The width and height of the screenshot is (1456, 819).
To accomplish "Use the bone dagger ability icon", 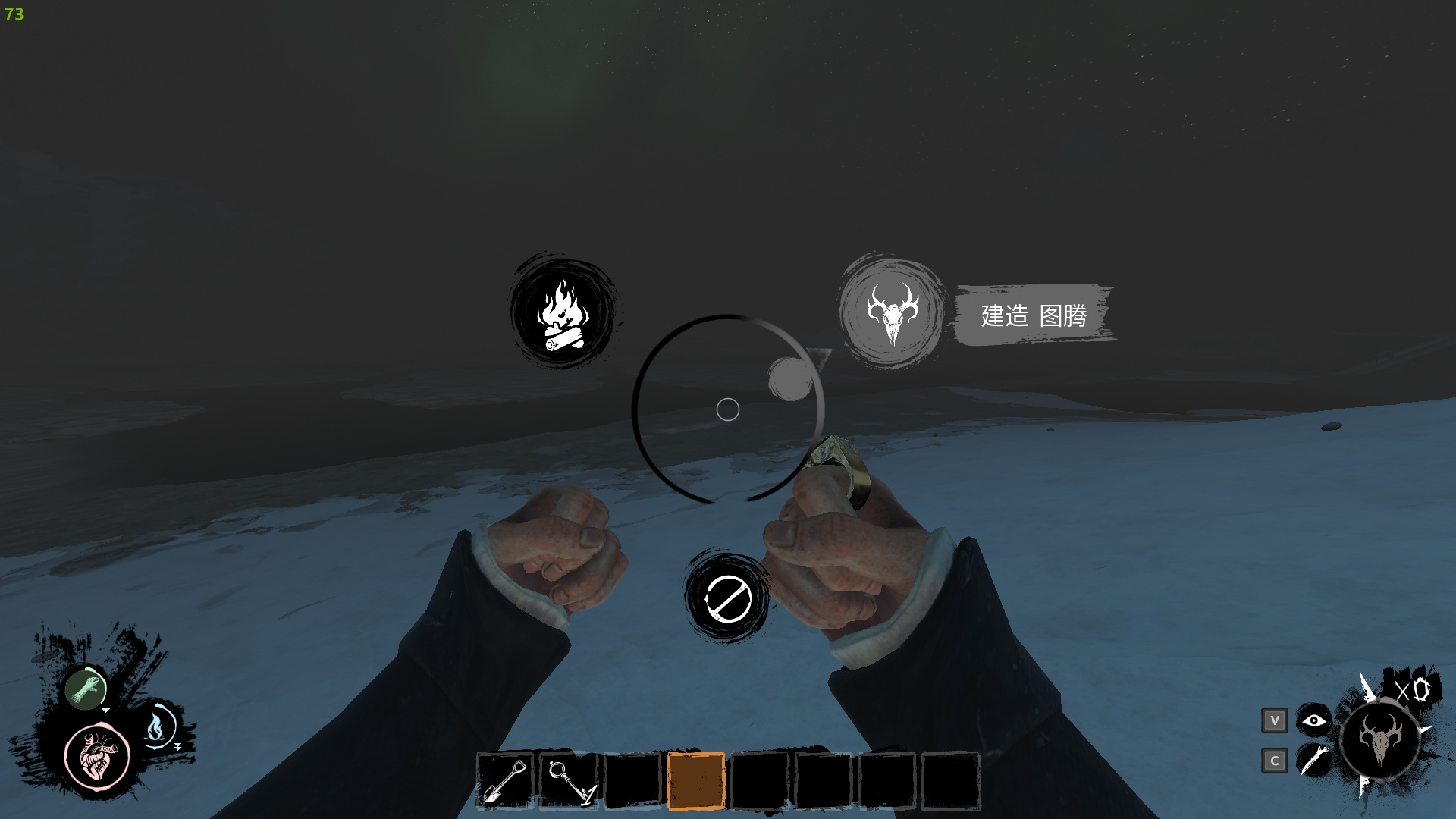I will 1313,760.
